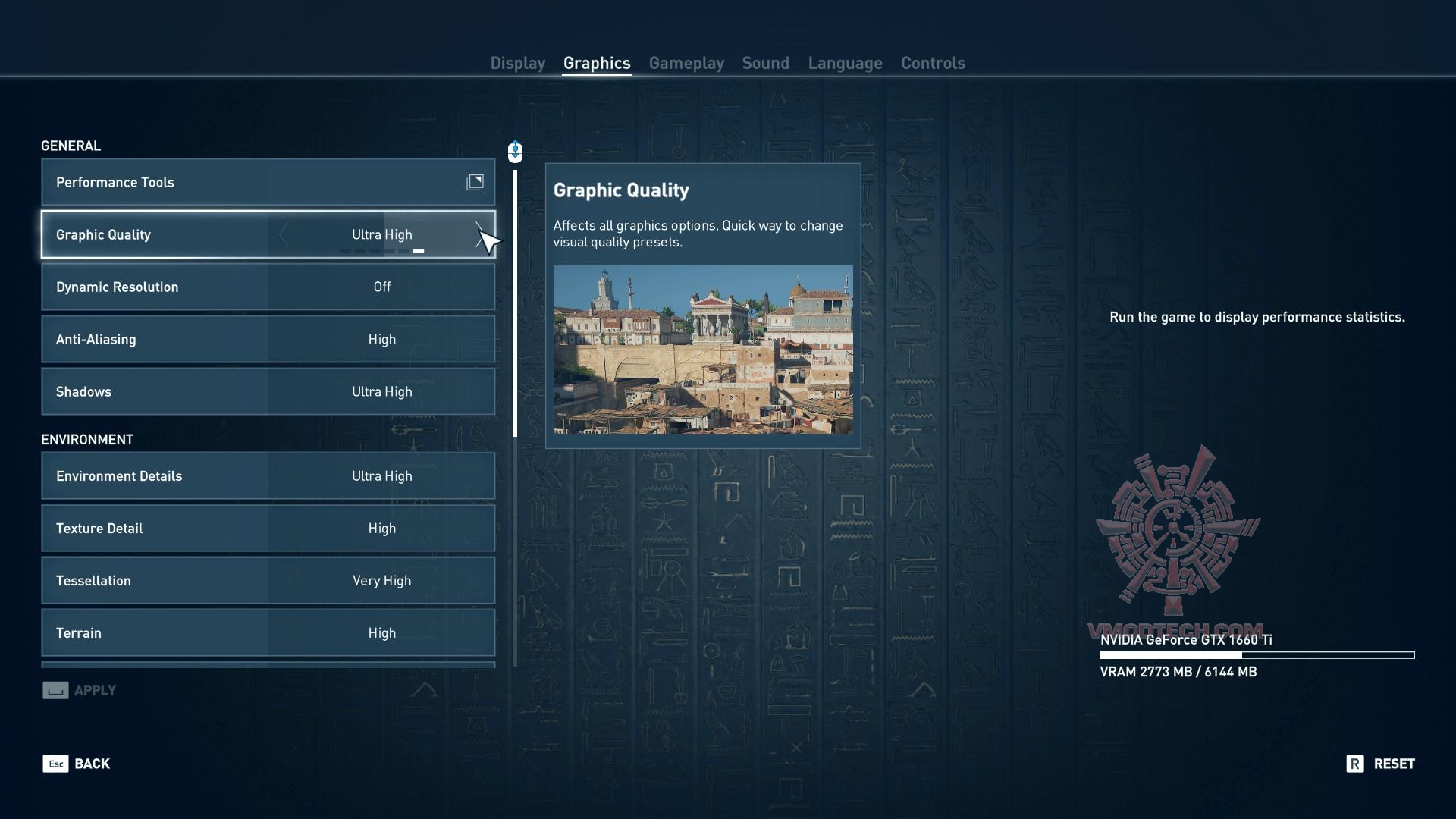Go to the Language tab
The image size is (1456, 819).
[x=845, y=63]
